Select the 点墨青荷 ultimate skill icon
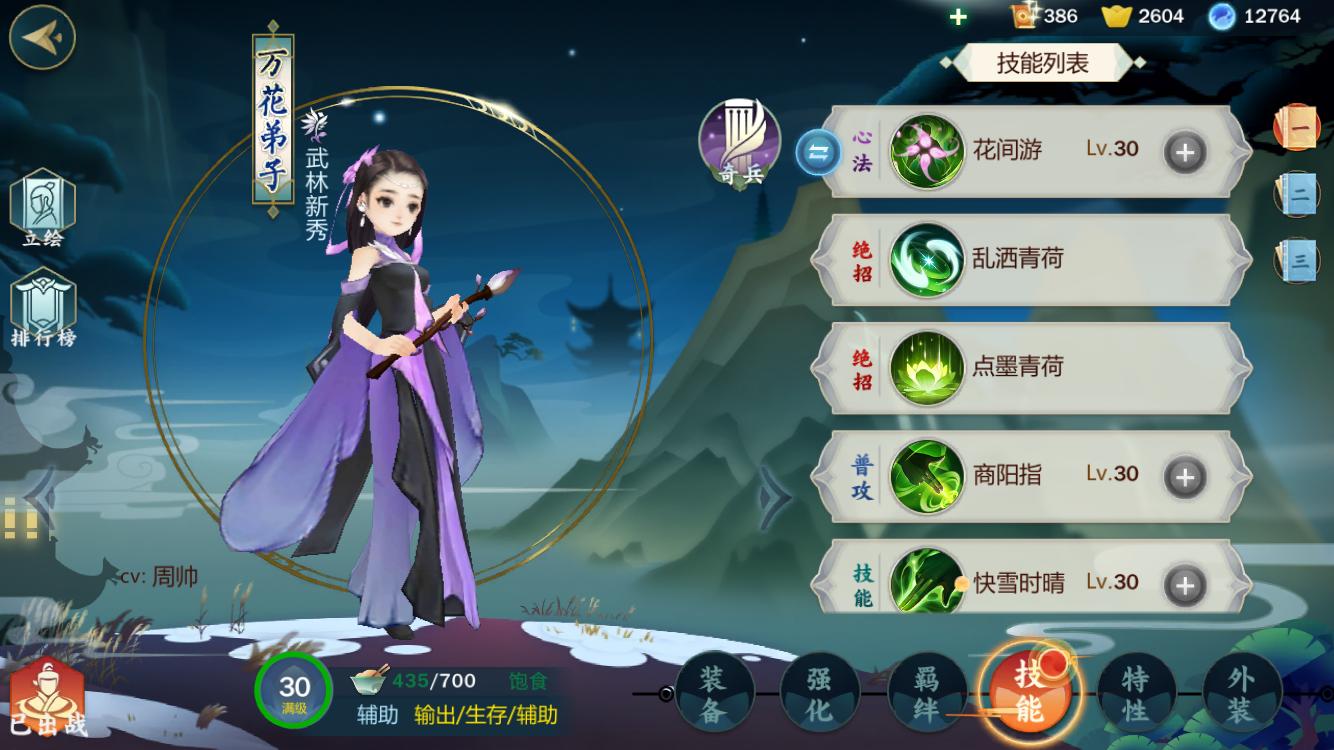Viewport: 1334px width, 750px height. [930, 367]
